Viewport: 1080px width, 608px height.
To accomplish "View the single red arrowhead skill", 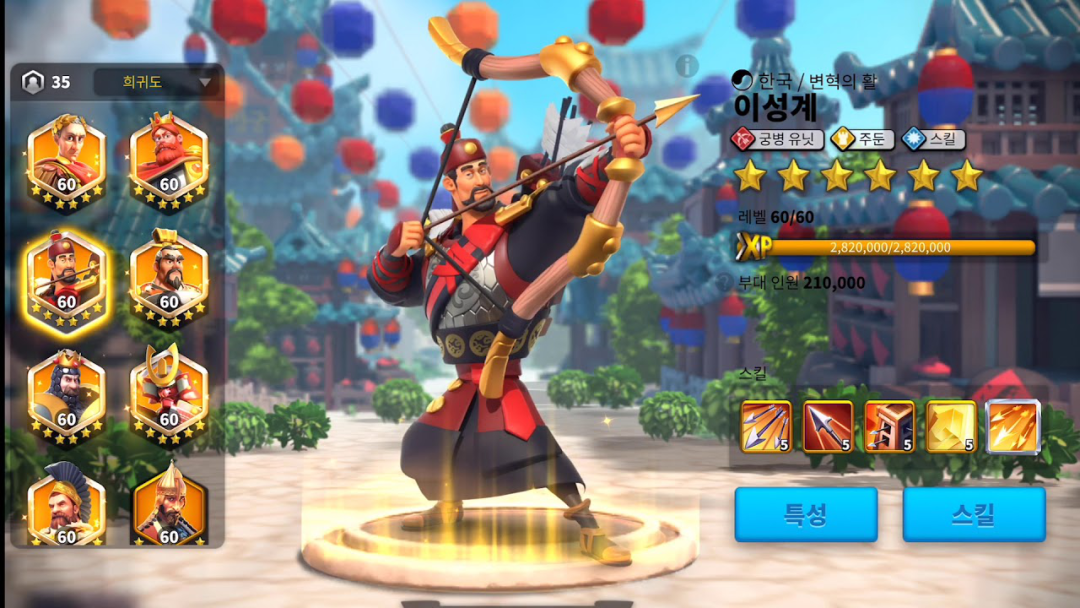I will click(828, 427).
